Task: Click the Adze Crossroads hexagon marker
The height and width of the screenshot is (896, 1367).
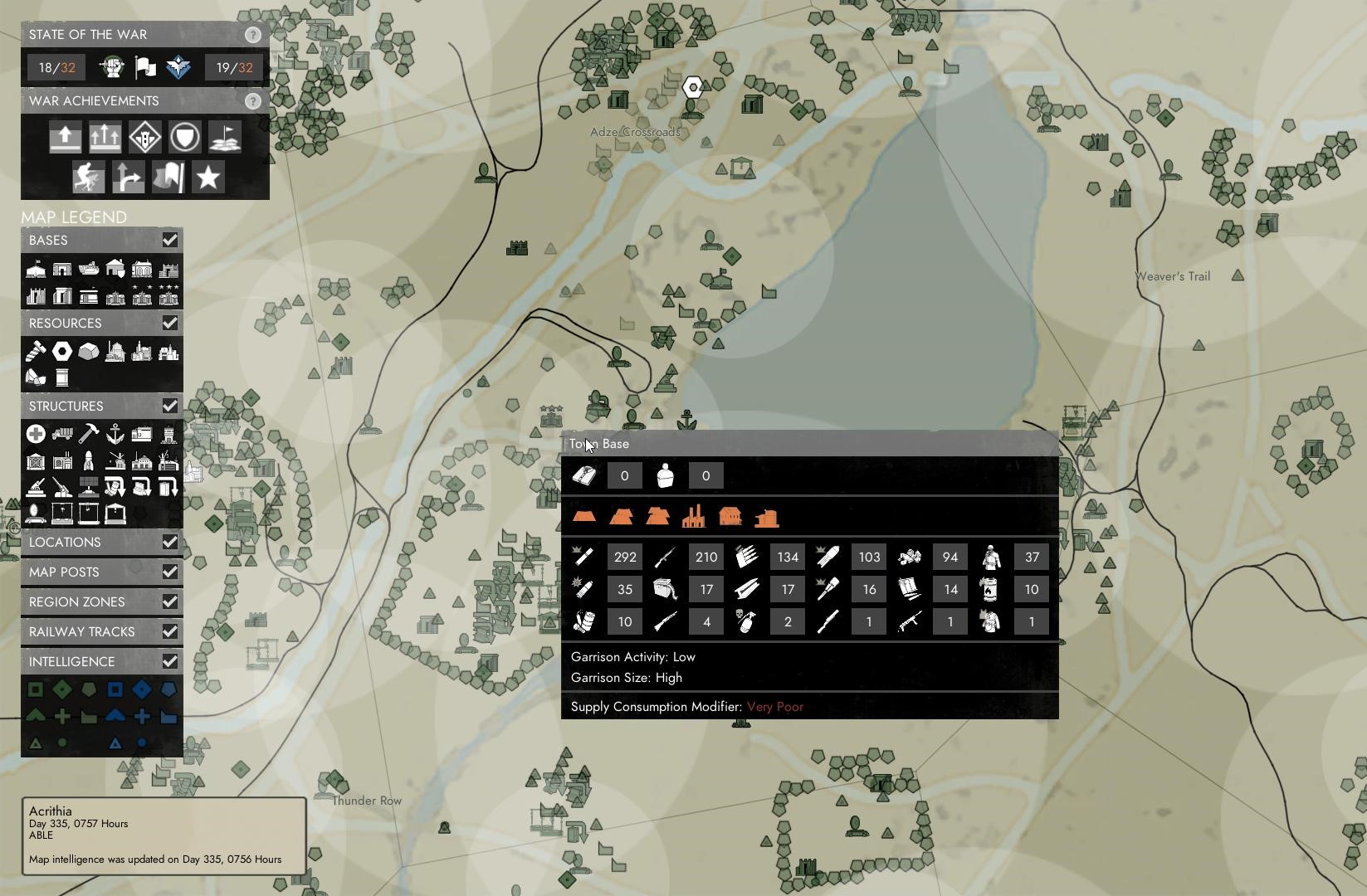Action: click(692, 87)
